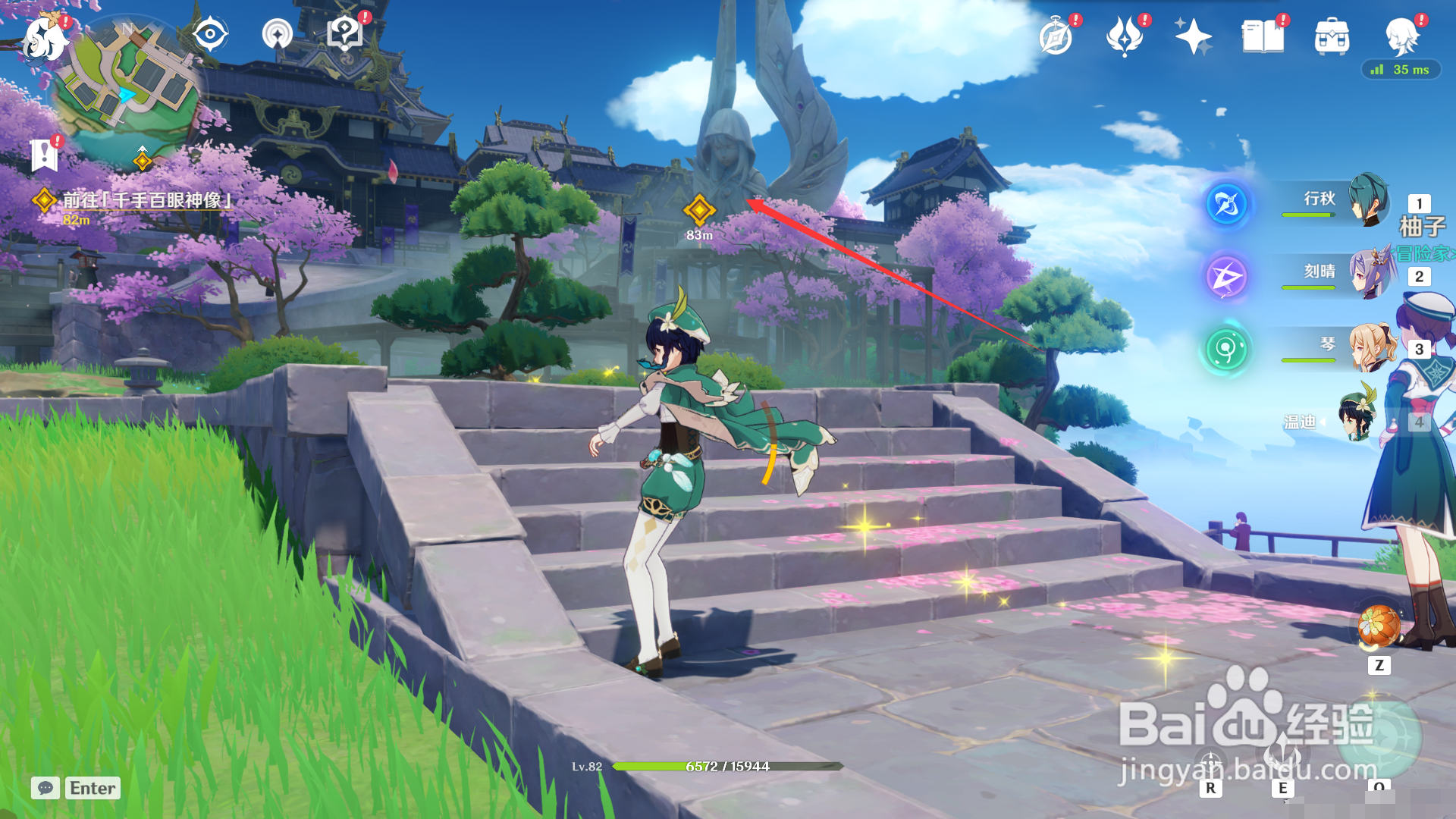Open the tutorial question-mark icon
Screen dimensions: 1456x819
[345, 34]
